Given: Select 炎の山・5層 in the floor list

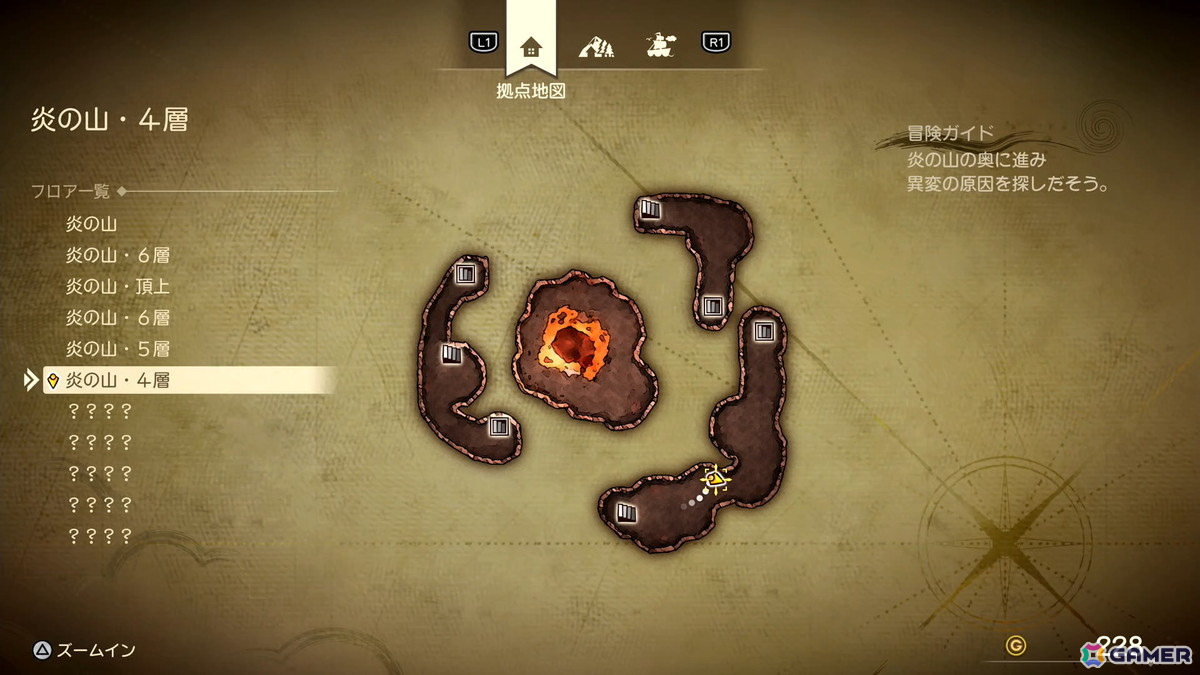Looking at the screenshot, I should (117, 349).
